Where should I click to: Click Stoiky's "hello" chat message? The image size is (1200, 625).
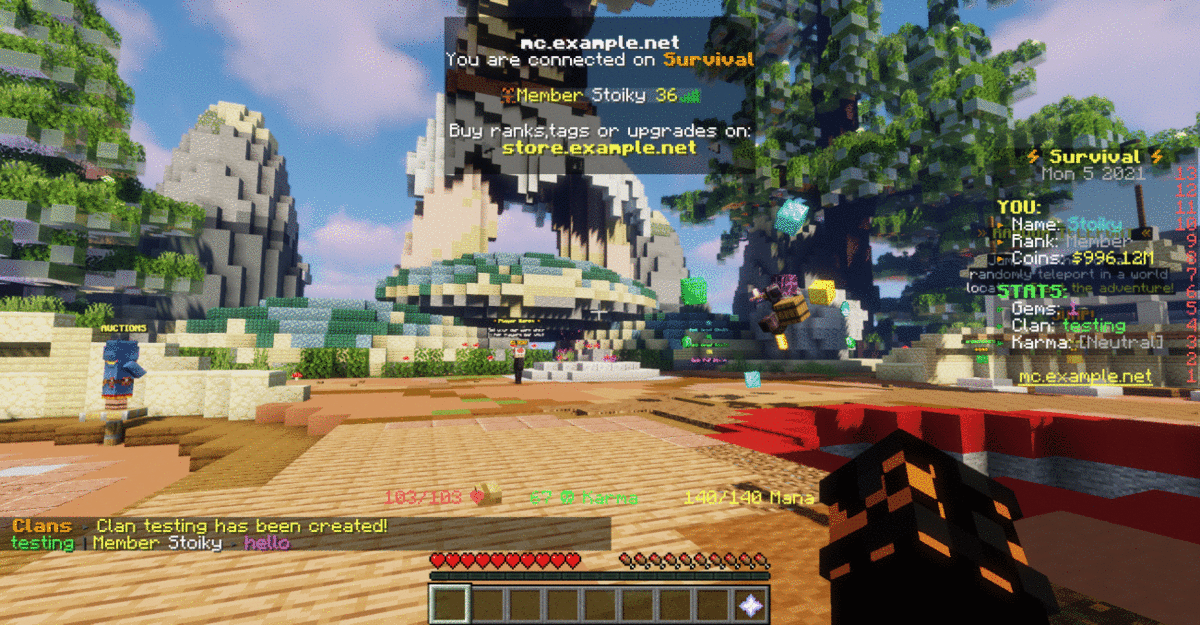tap(266, 543)
